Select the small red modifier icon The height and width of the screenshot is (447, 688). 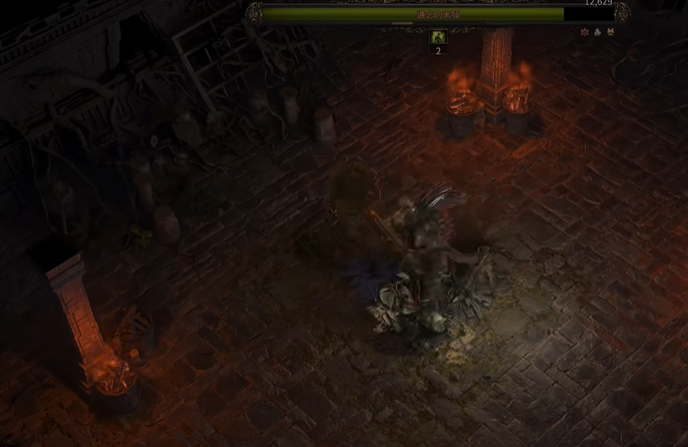coord(585,32)
